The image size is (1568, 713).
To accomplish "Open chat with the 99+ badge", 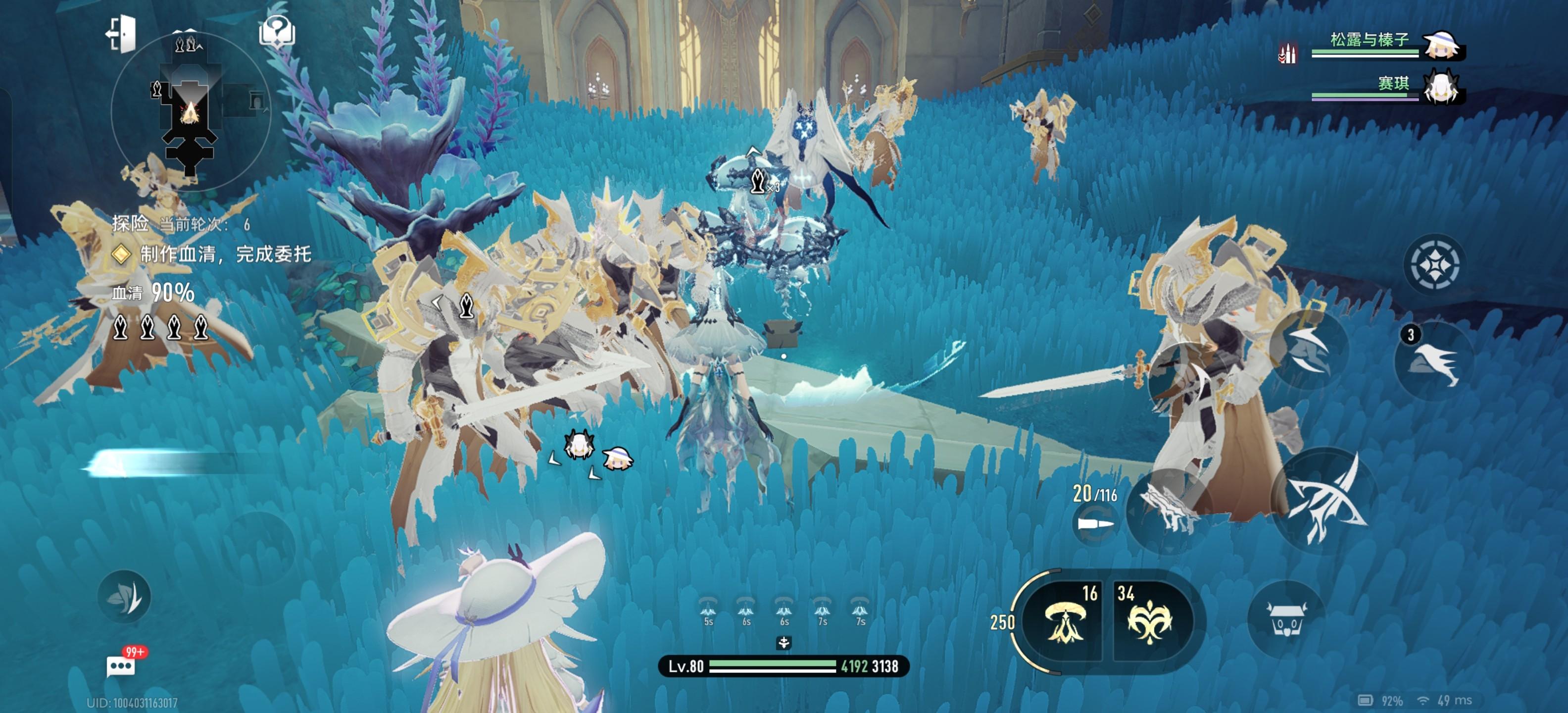I will click(122, 665).
